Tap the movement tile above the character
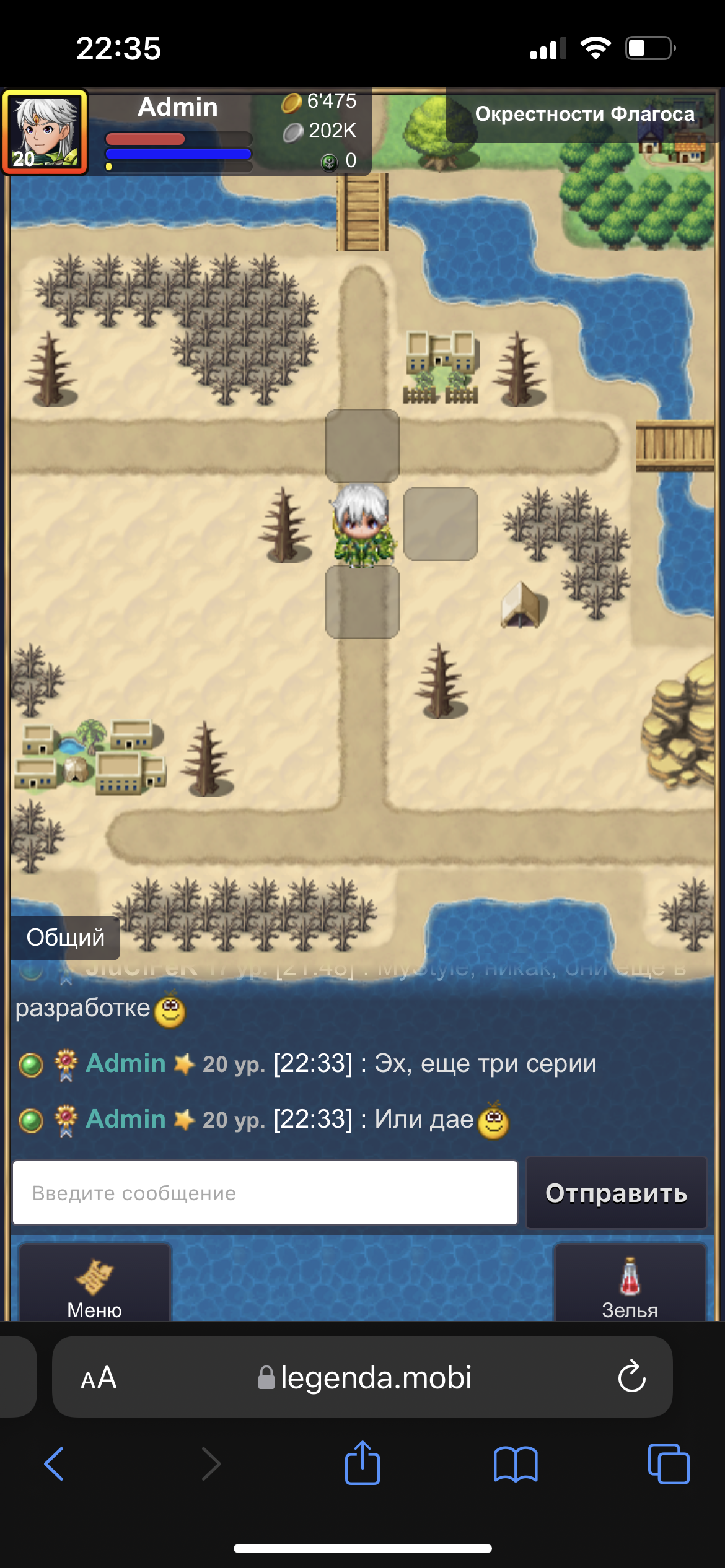Viewport: 725px width, 1568px height. tap(362, 445)
